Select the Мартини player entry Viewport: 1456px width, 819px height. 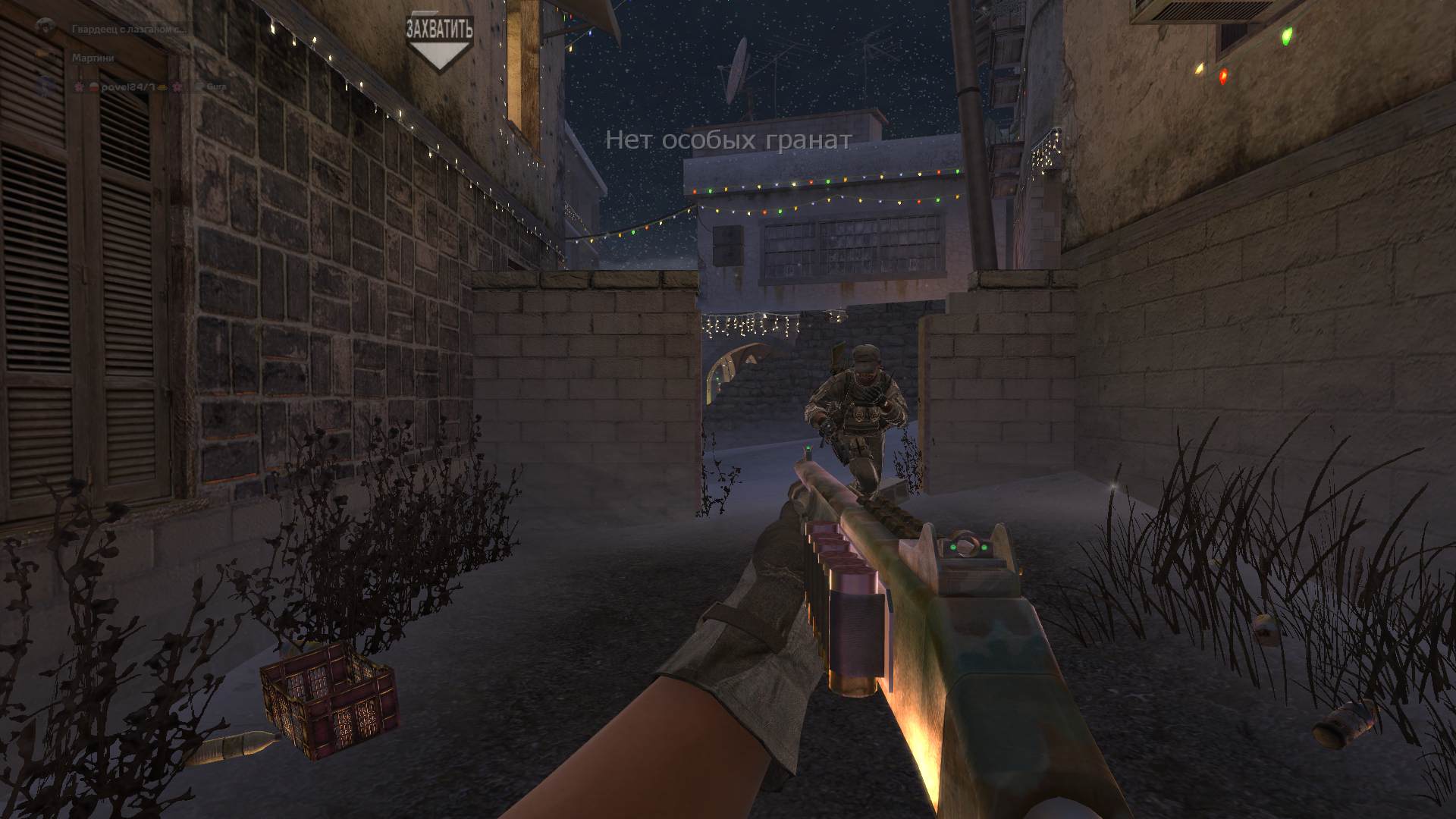(93, 58)
